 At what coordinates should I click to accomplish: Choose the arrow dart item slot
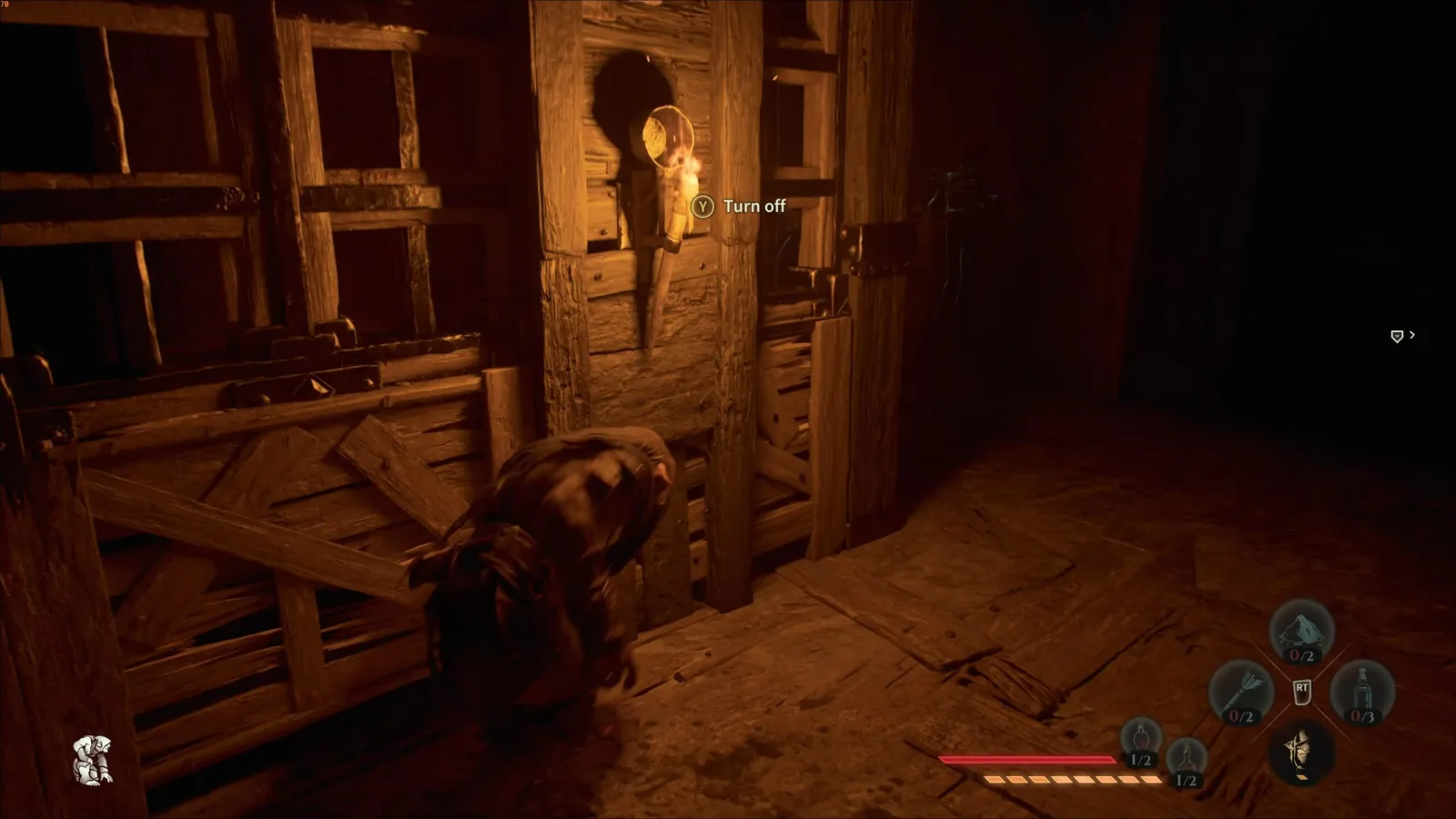1241,693
